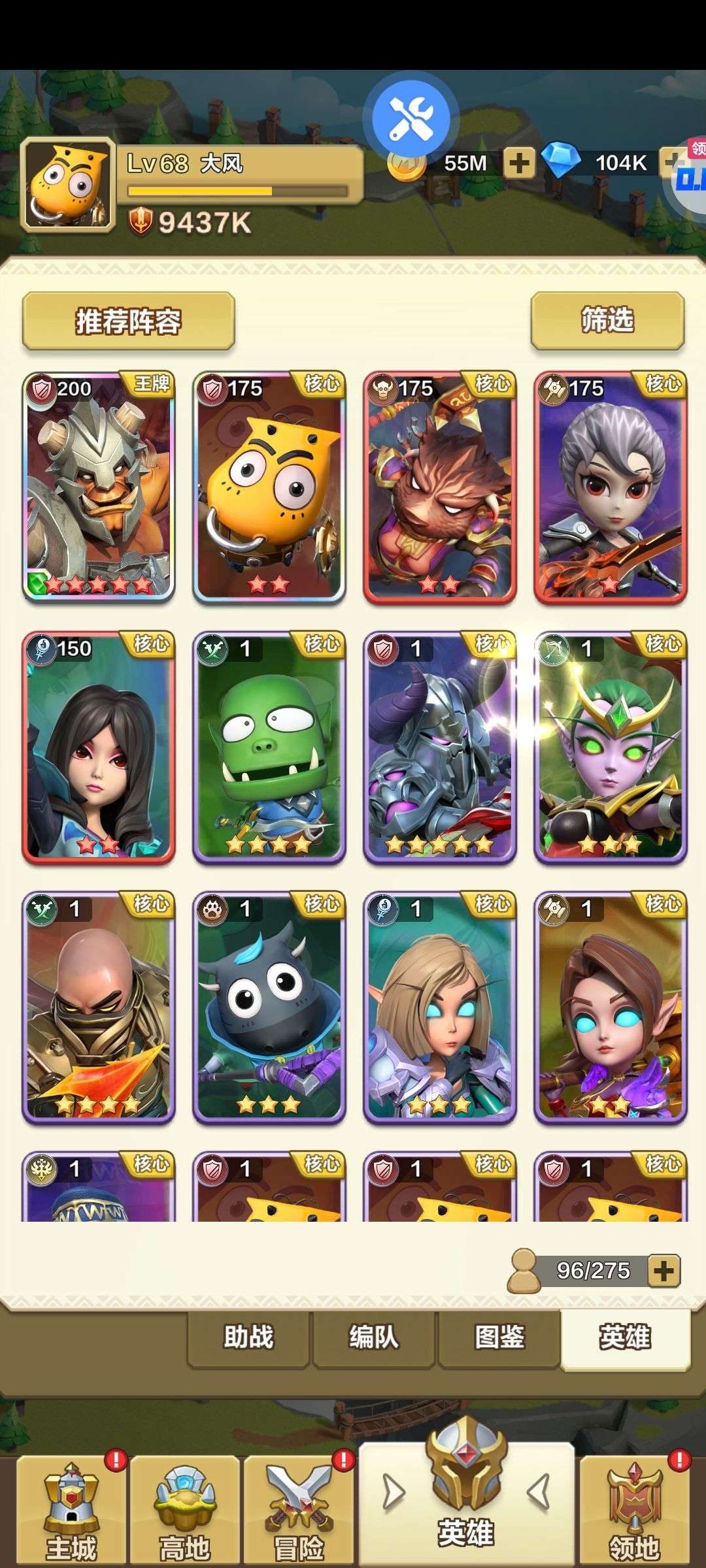Open the 筛选 filter button

coord(607,320)
